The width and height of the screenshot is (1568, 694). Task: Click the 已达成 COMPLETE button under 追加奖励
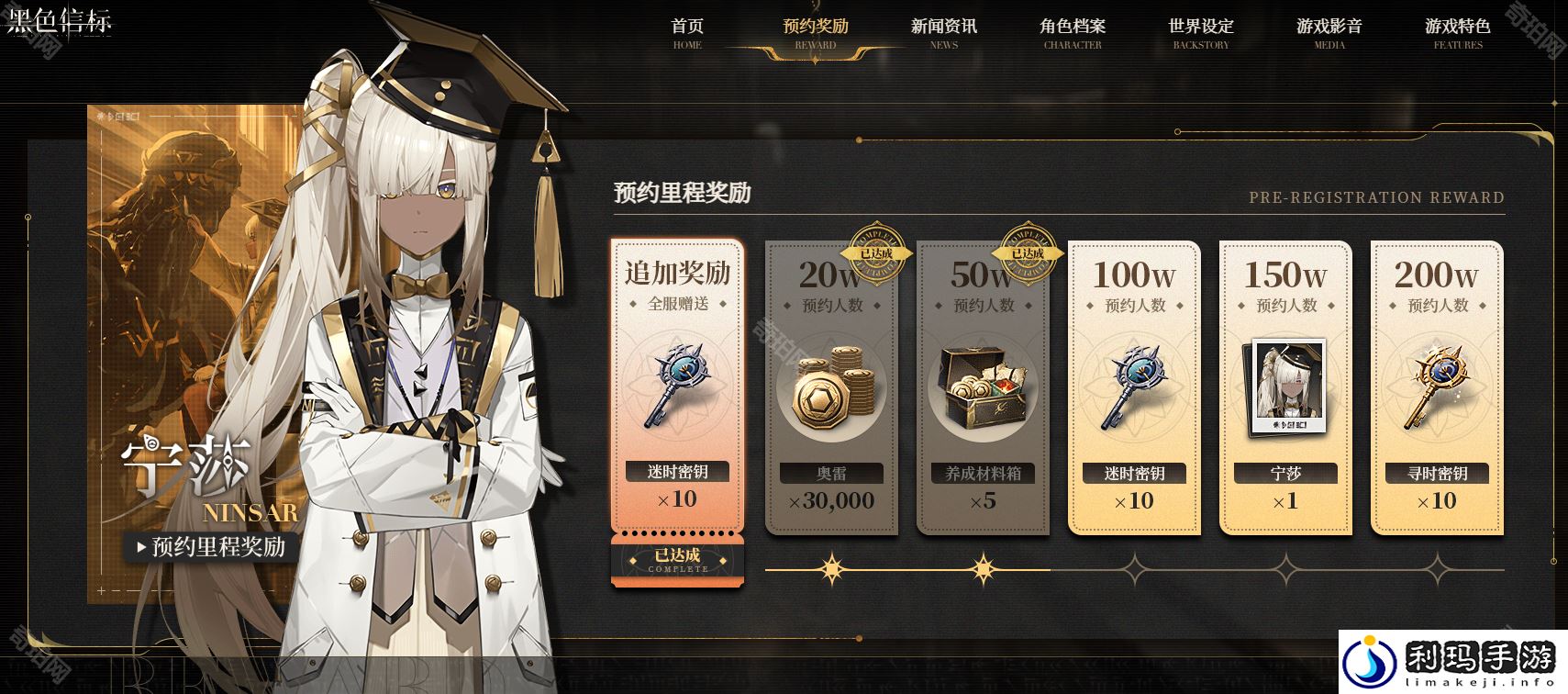point(677,561)
